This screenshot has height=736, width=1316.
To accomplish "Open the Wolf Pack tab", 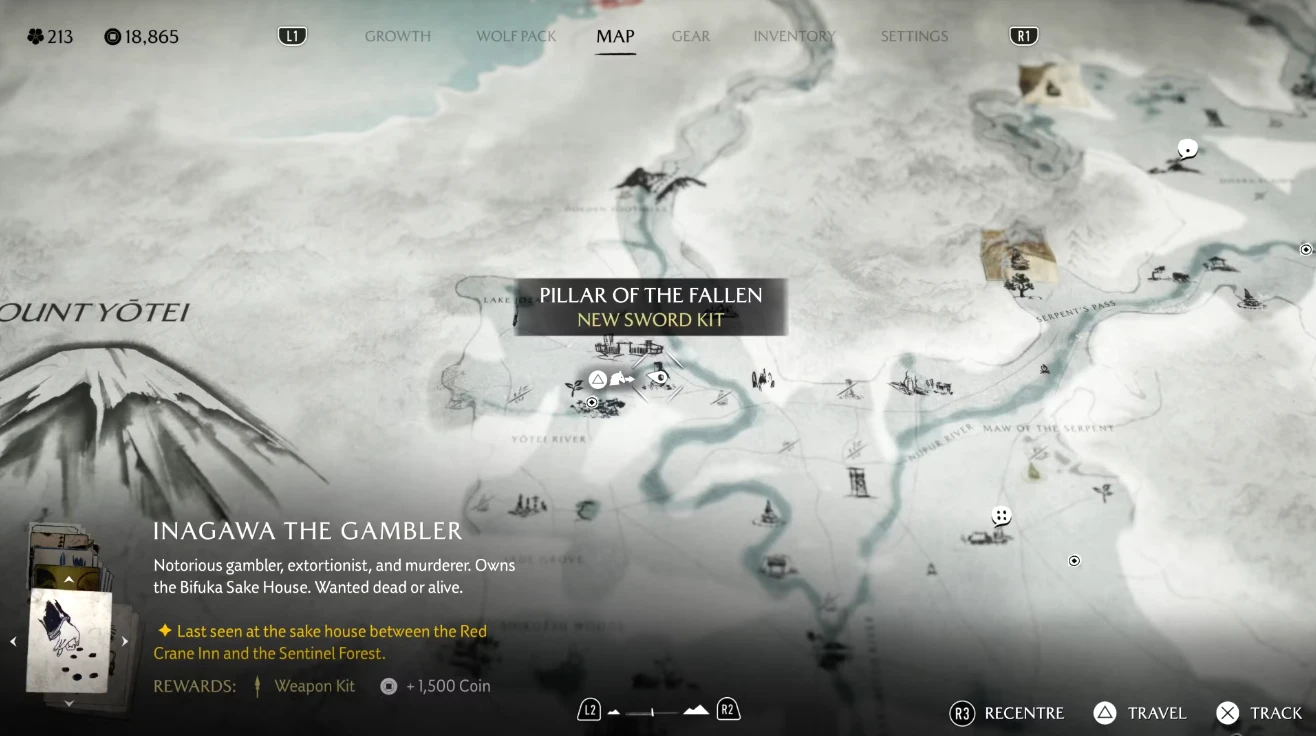I will coord(516,36).
